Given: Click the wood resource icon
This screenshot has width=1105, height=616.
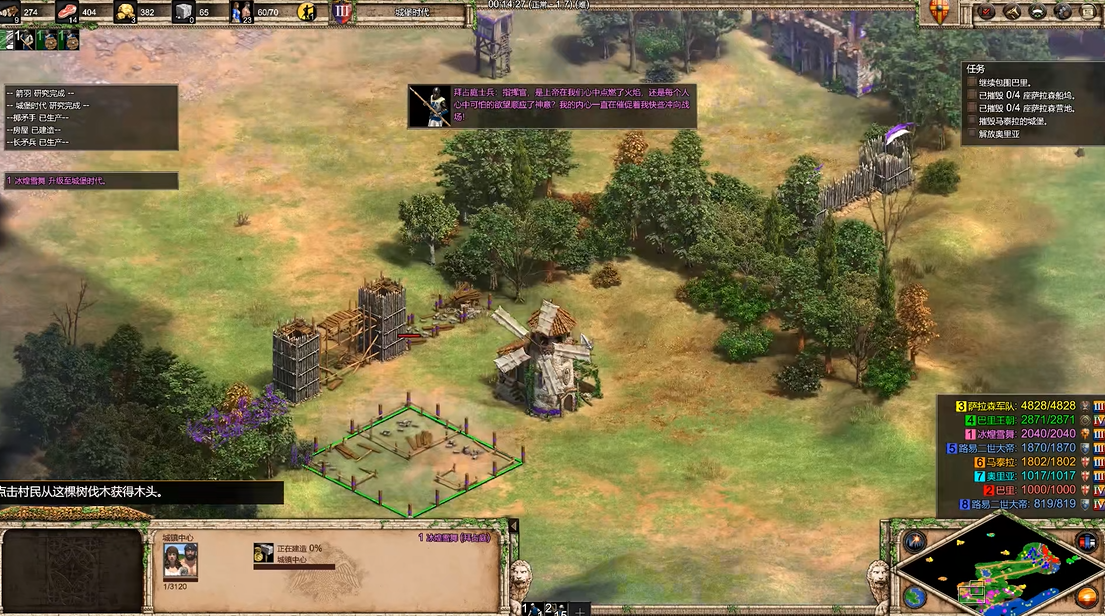Looking at the screenshot, I should (11, 12).
